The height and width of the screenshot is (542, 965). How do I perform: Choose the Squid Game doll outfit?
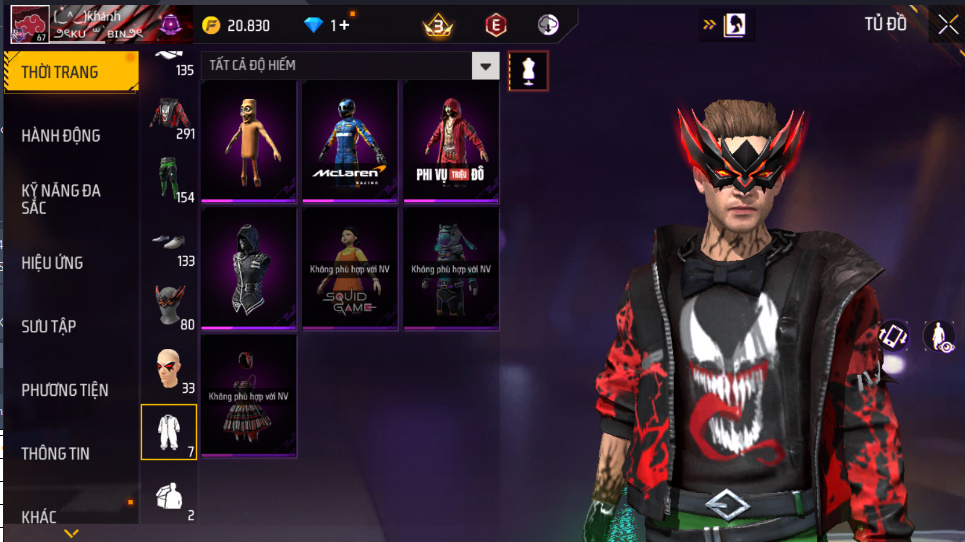(x=350, y=268)
